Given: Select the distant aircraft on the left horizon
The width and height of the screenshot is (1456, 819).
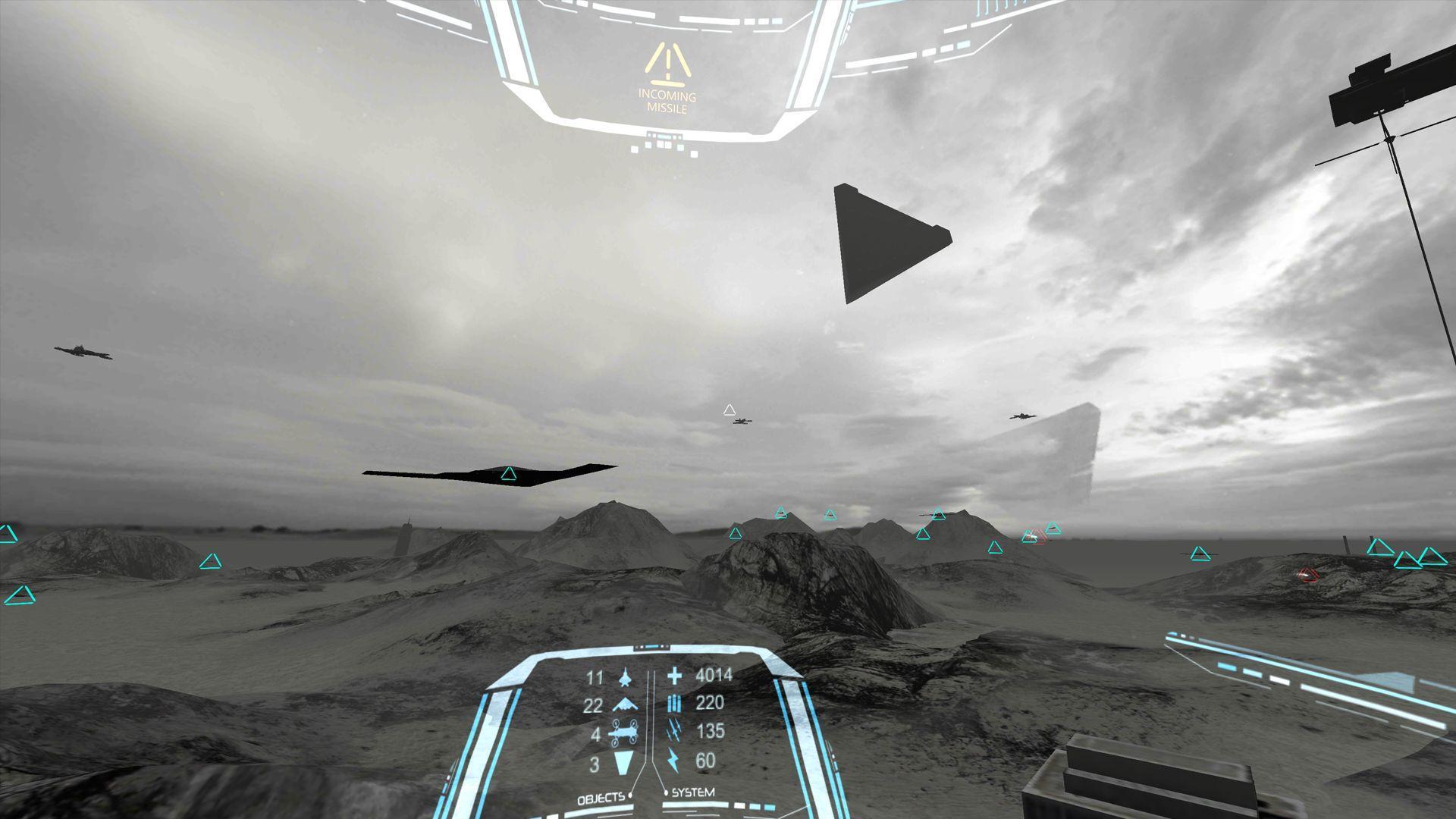Looking at the screenshot, I should click(x=80, y=351).
